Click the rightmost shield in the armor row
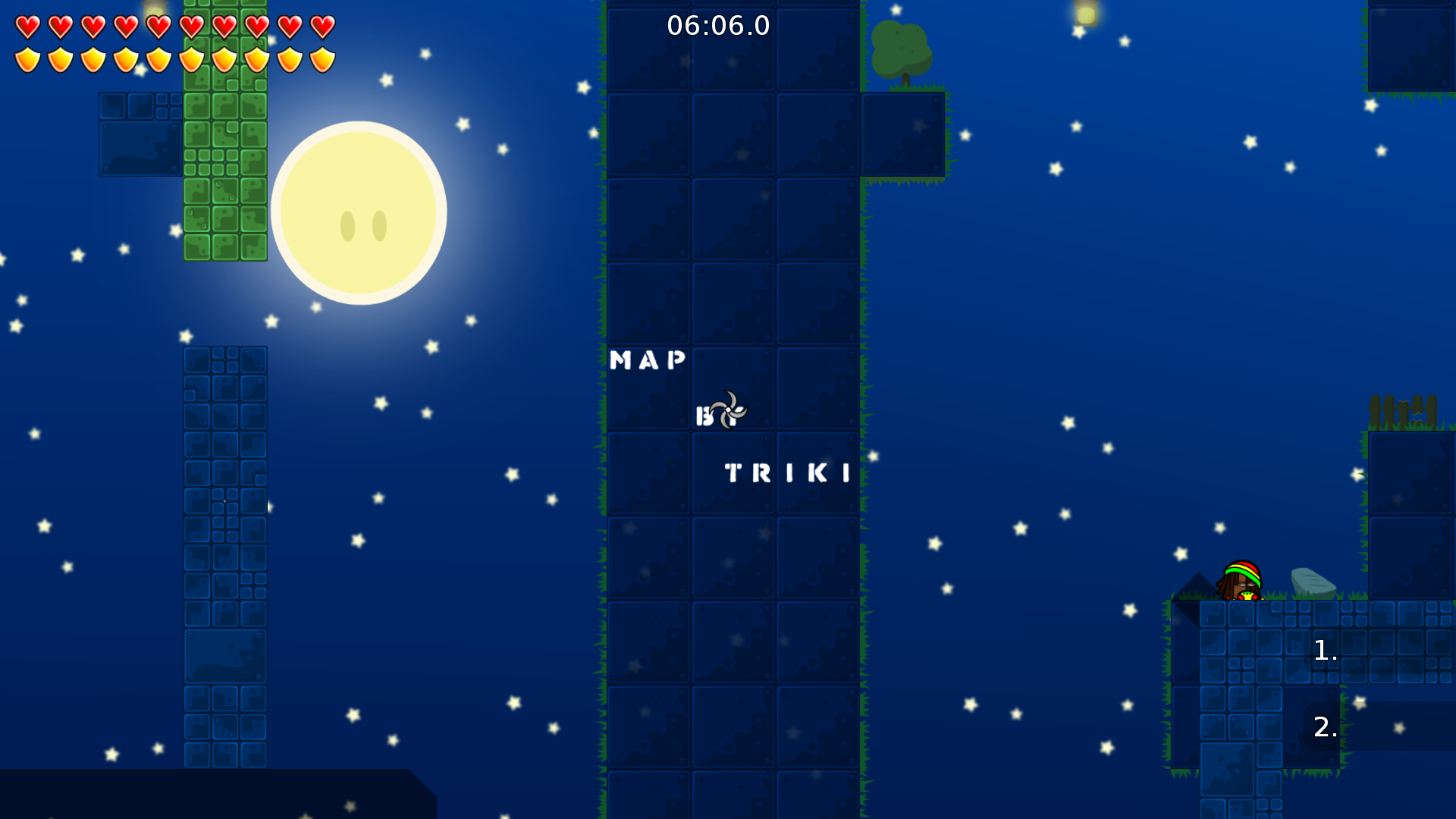The image size is (1456, 819). [x=323, y=58]
